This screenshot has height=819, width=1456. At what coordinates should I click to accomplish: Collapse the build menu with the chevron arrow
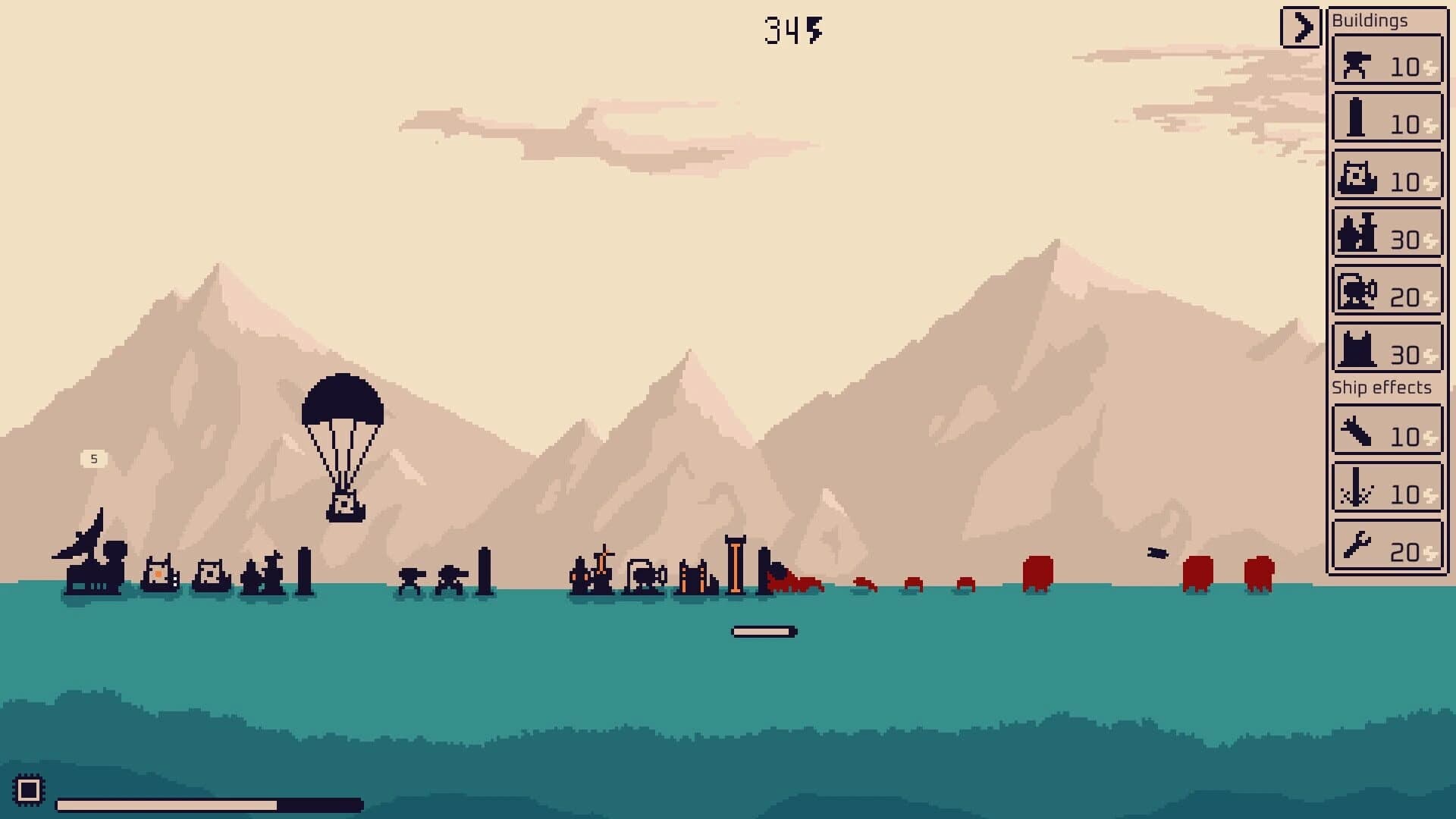(1301, 25)
